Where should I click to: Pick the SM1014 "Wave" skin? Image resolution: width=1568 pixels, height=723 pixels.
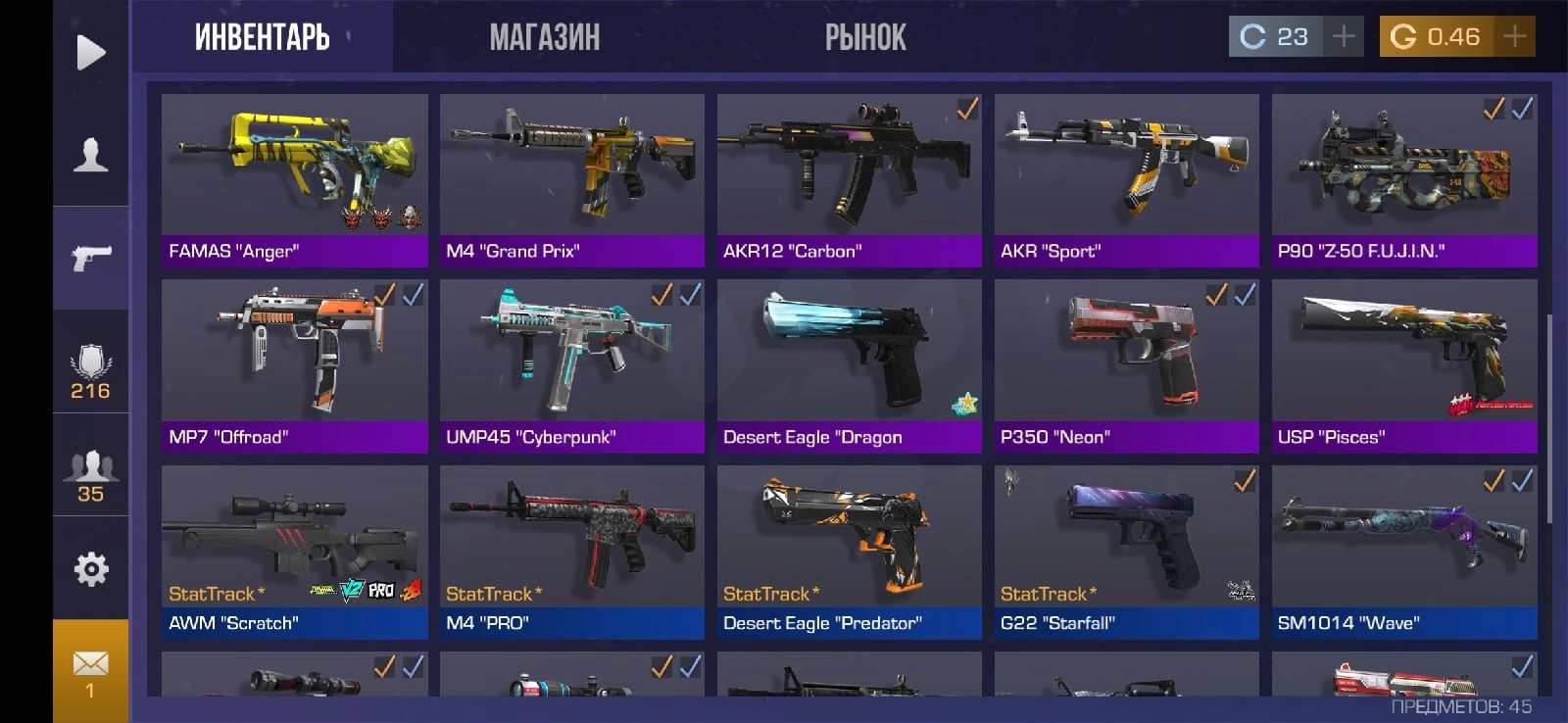1403,552
